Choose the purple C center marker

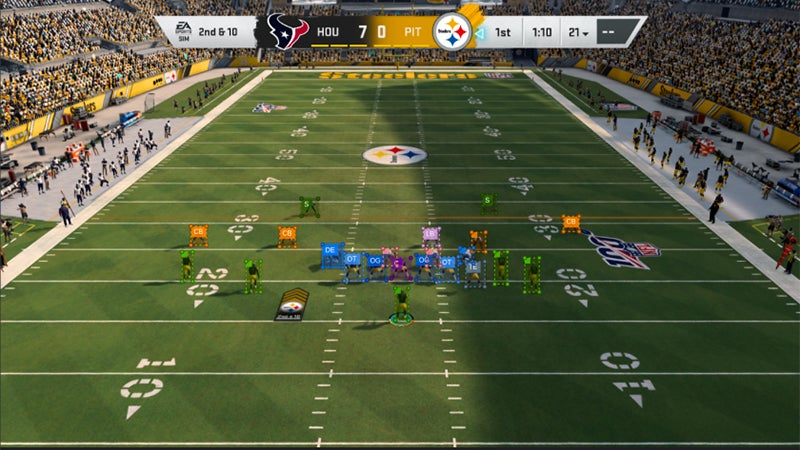click(398, 263)
